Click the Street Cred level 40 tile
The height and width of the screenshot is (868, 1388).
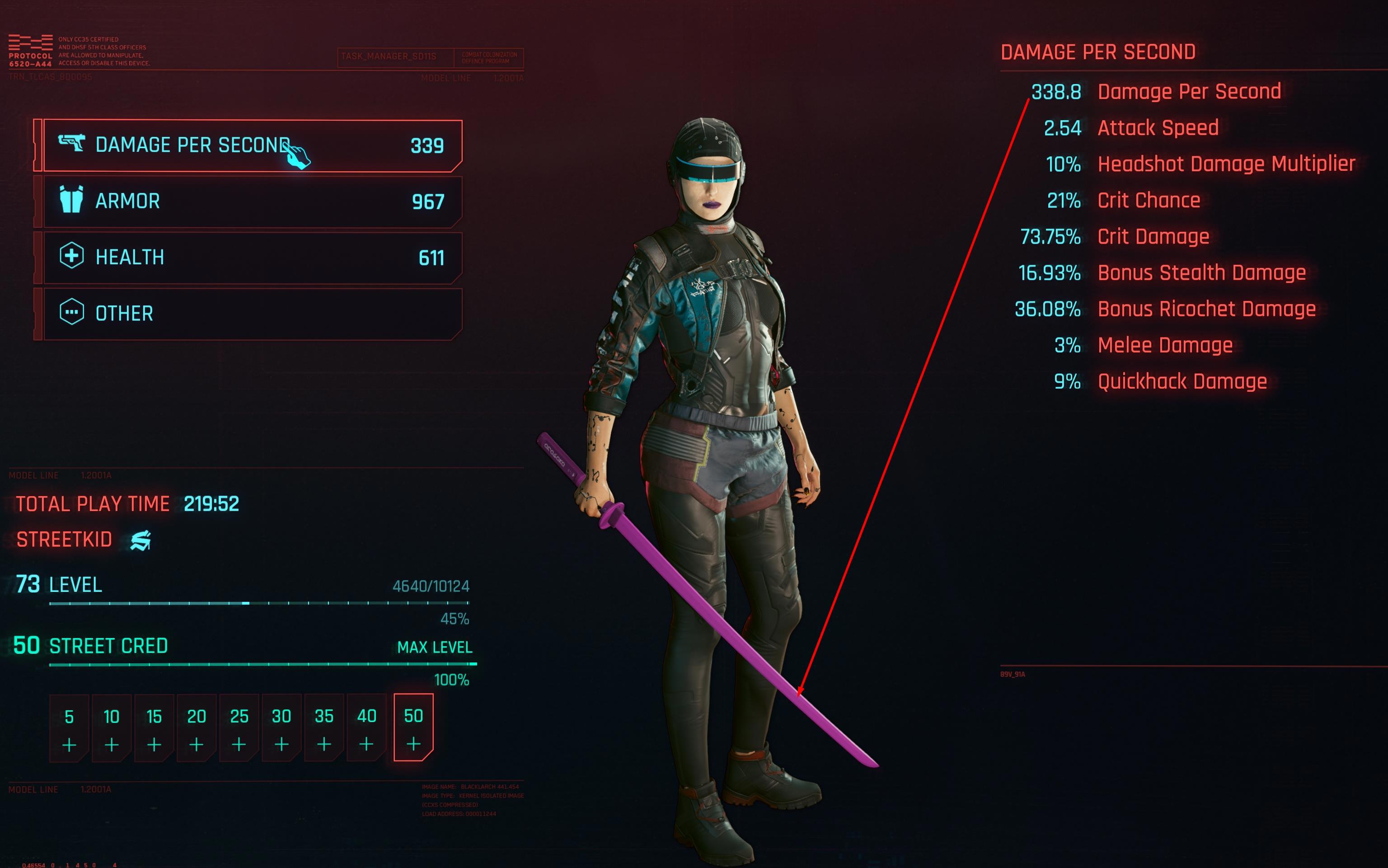366,728
